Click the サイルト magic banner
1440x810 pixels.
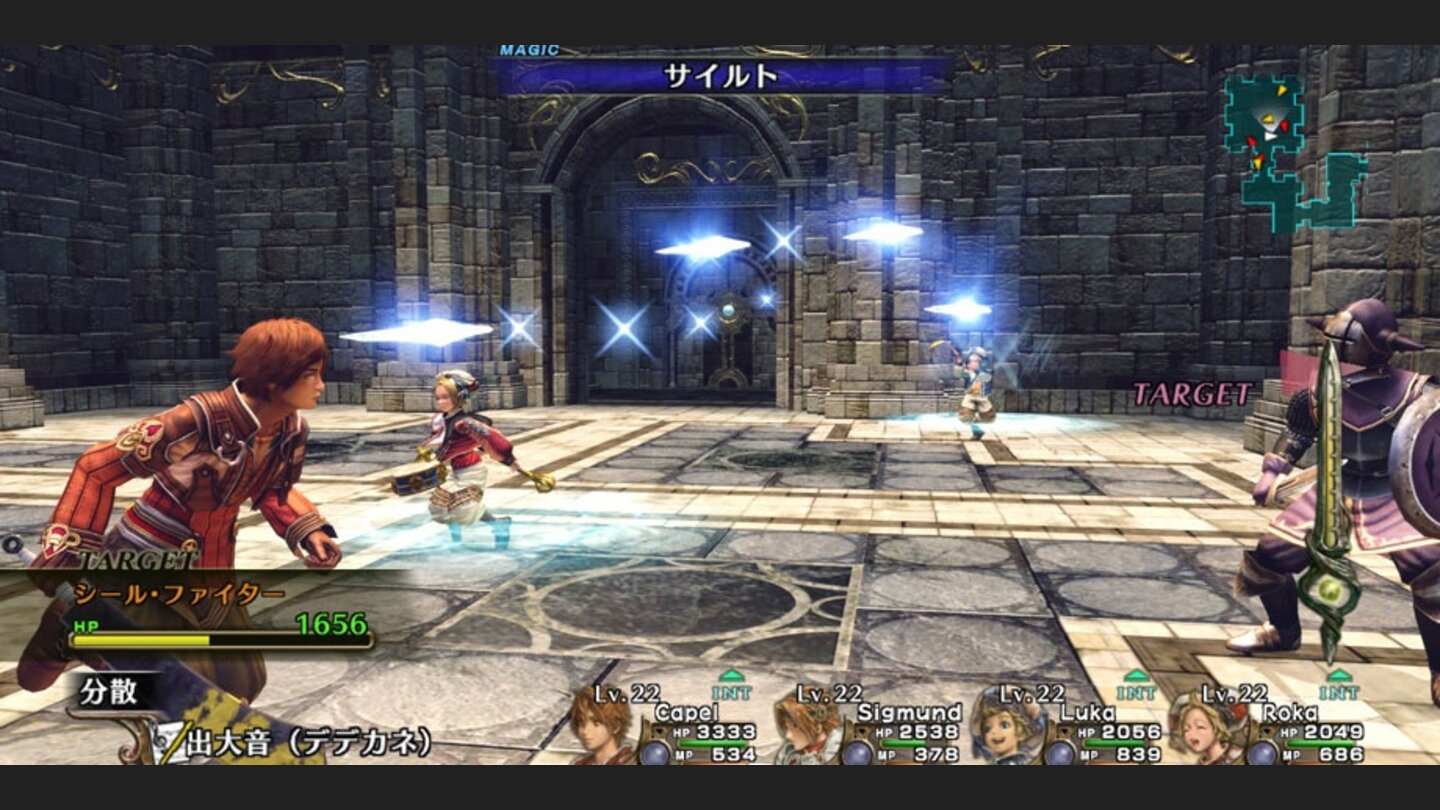coord(720,75)
